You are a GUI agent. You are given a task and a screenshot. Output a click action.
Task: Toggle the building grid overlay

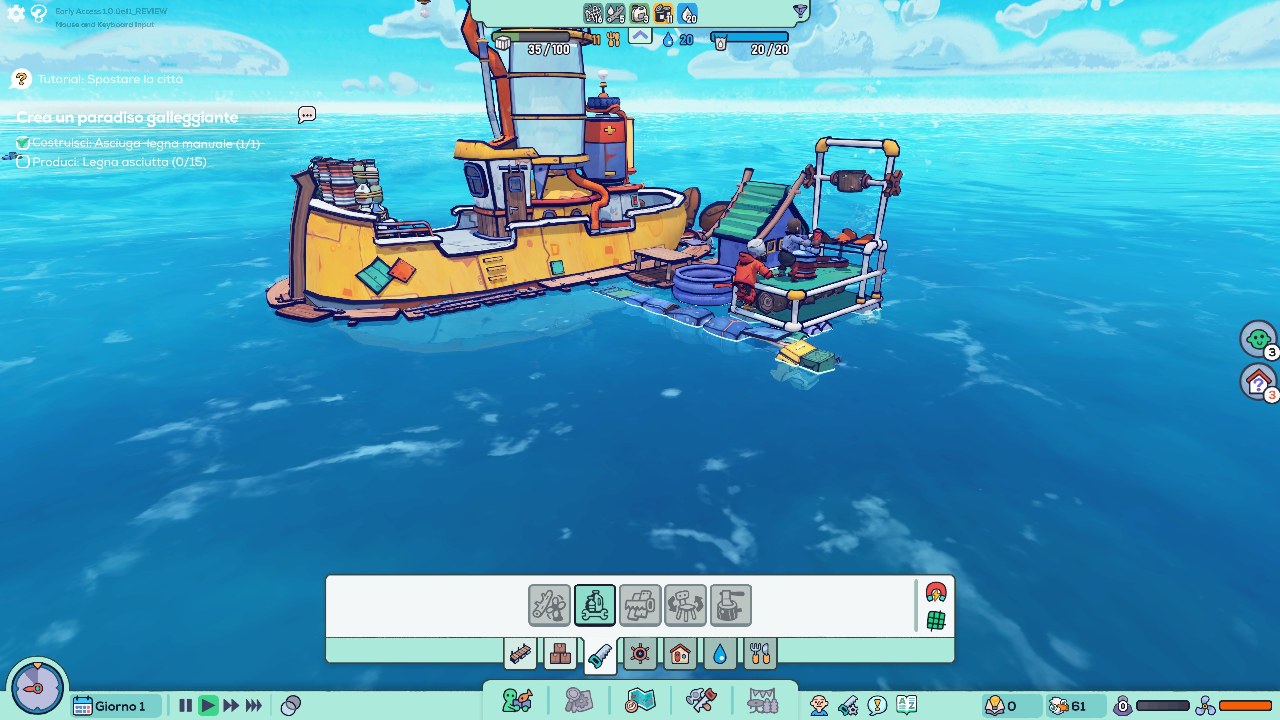click(936, 616)
